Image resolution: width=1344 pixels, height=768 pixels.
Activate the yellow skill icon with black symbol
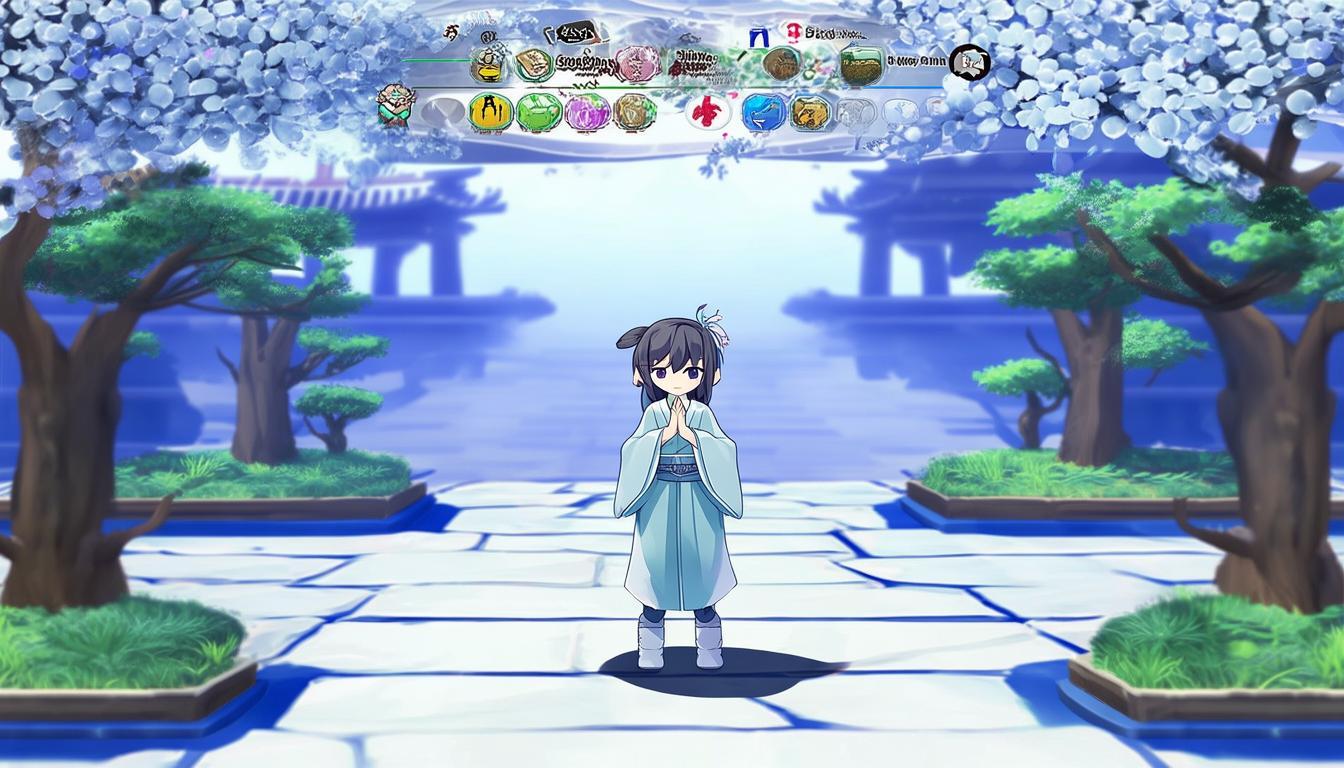coord(490,112)
